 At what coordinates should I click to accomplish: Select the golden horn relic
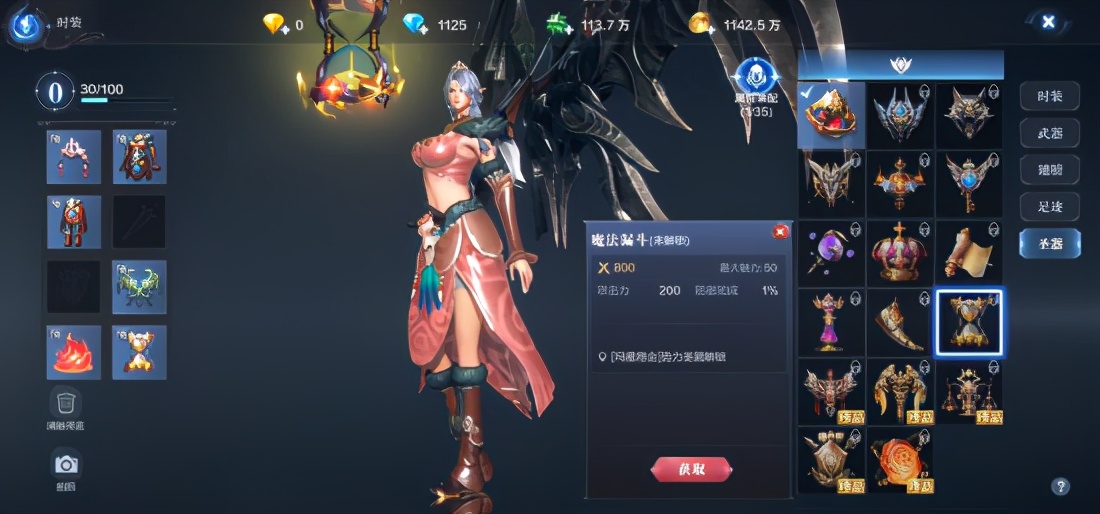[900, 322]
